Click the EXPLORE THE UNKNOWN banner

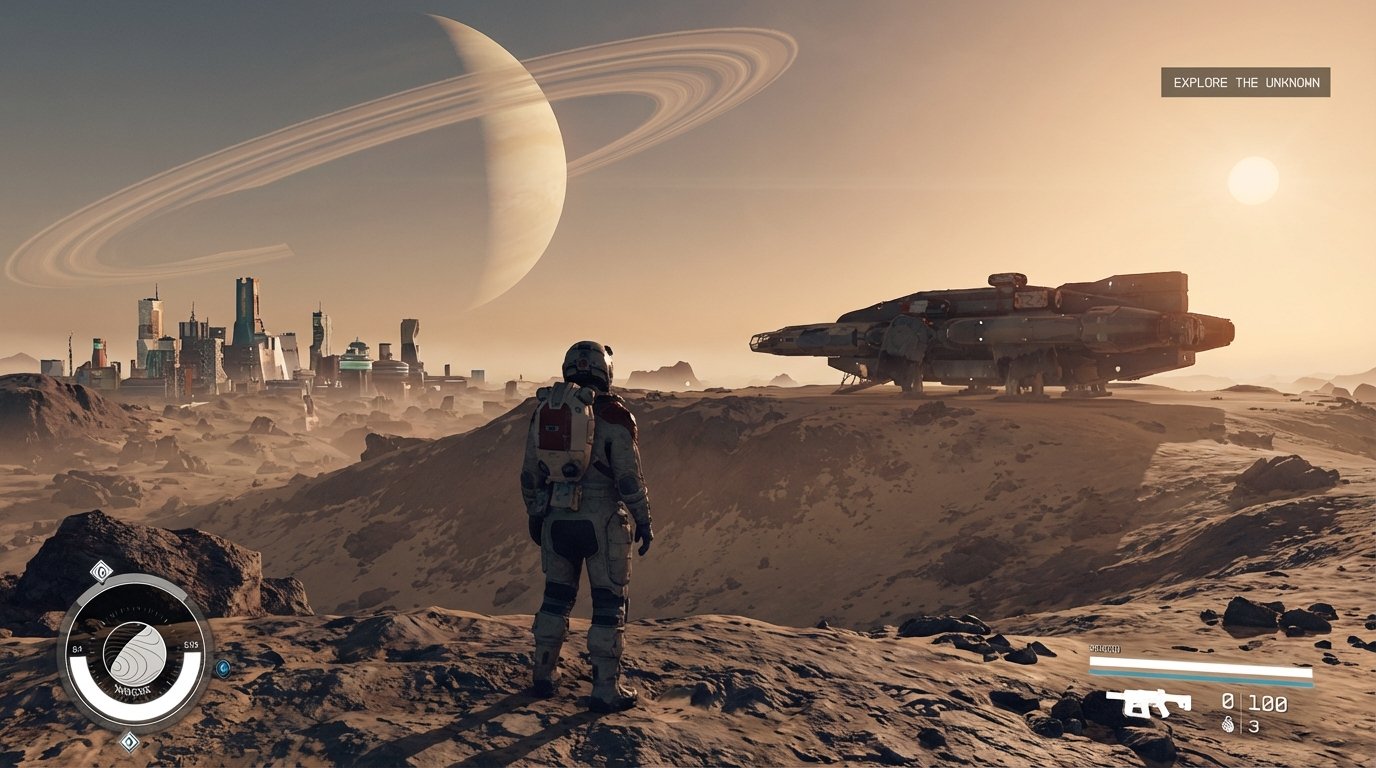(x=1245, y=84)
